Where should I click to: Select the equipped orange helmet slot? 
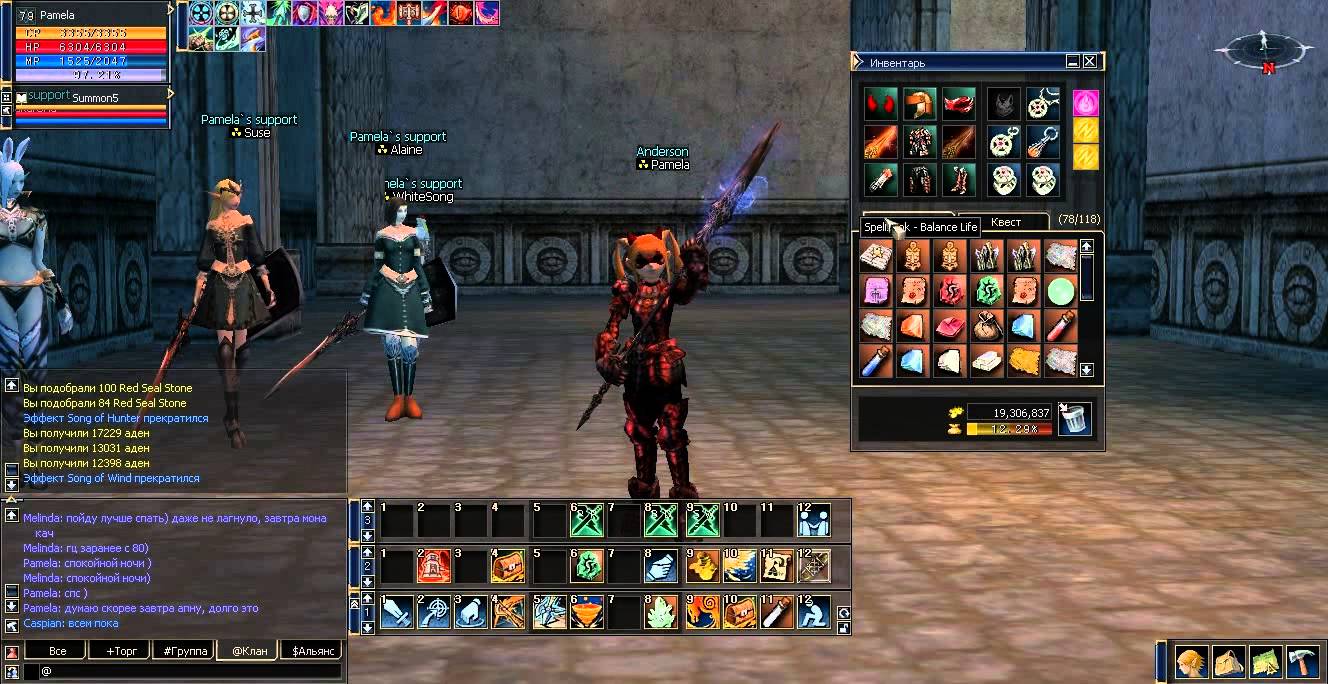click(919, 103)
